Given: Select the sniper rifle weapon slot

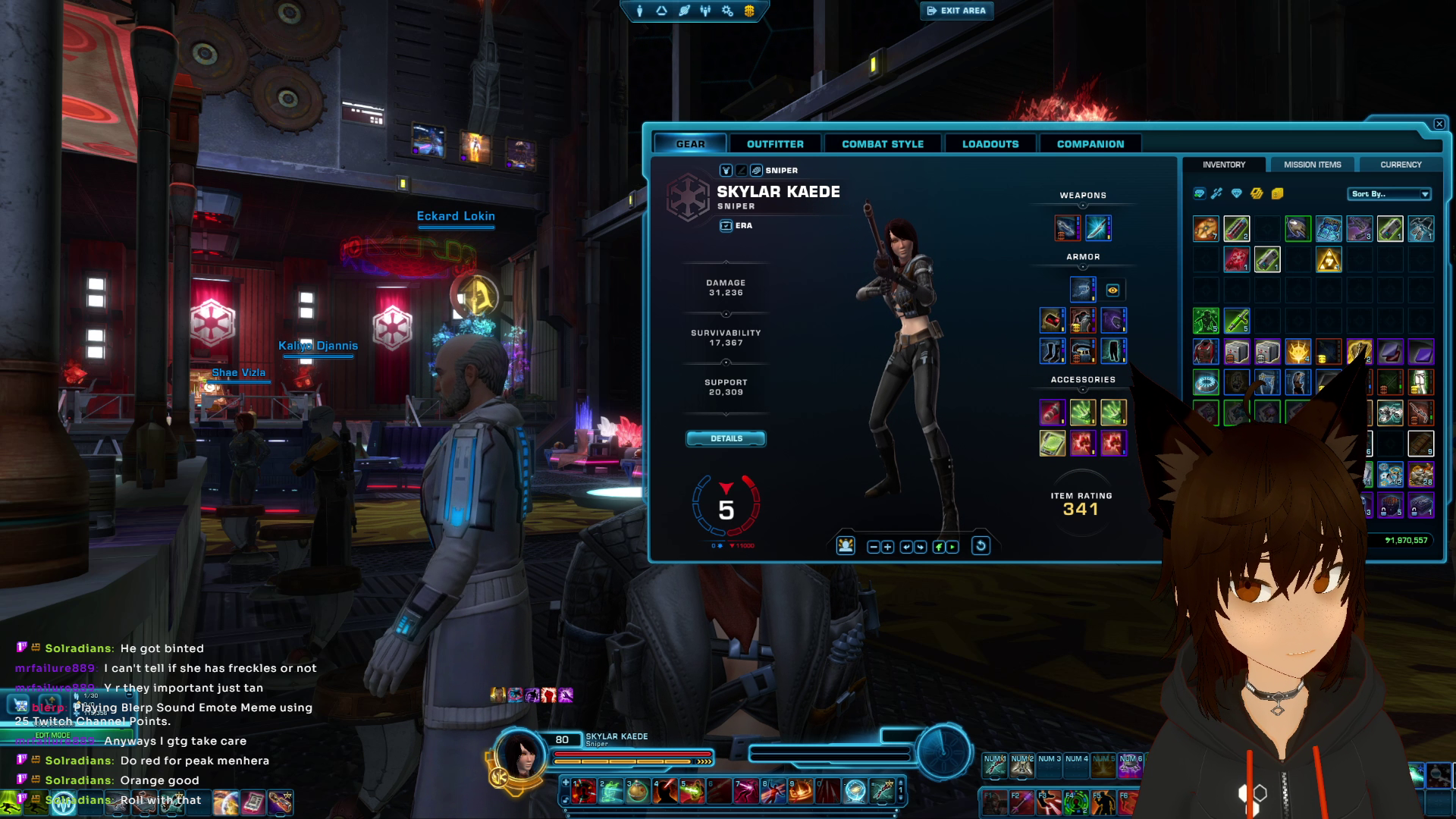Looking at the screenshot, I should (1067, 227).
